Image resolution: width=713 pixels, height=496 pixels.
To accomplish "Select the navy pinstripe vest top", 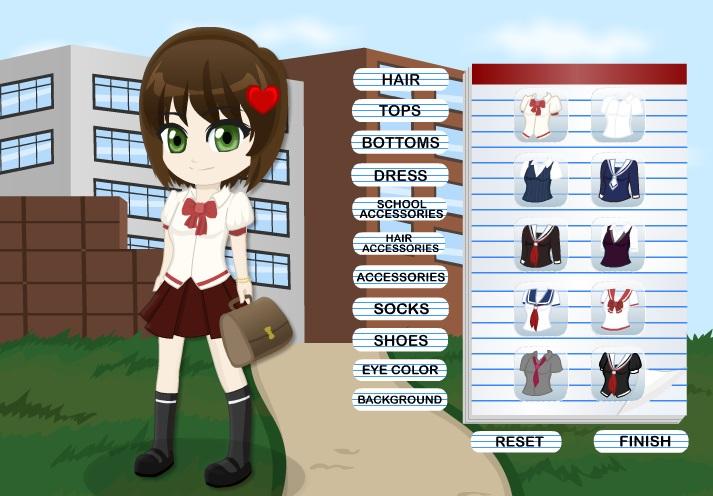I will click(541, 180).
